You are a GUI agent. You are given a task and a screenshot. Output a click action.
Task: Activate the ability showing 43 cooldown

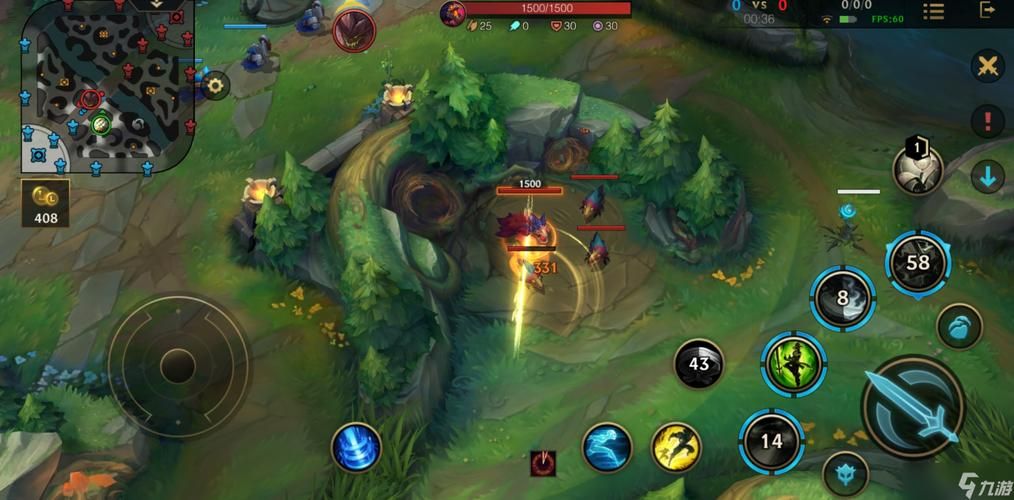(699, 364)
